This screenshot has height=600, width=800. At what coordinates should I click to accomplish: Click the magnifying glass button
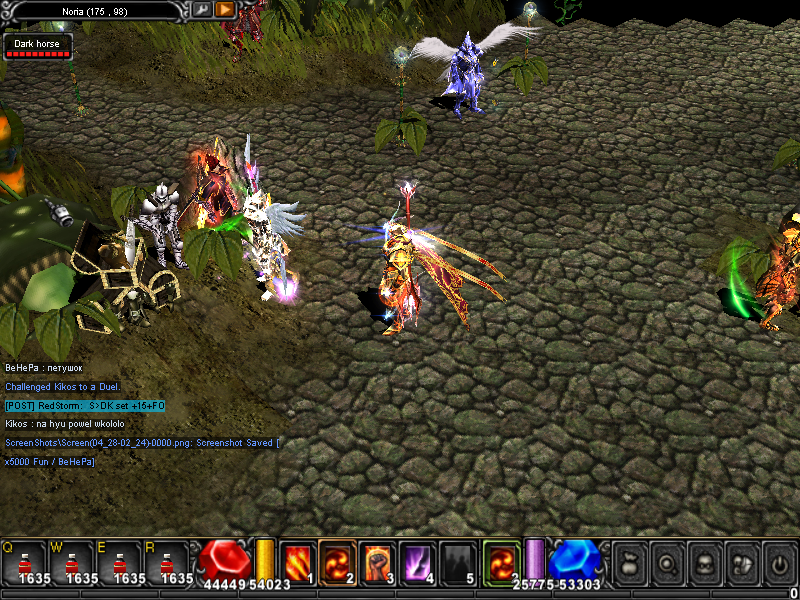tap(667, 561)
